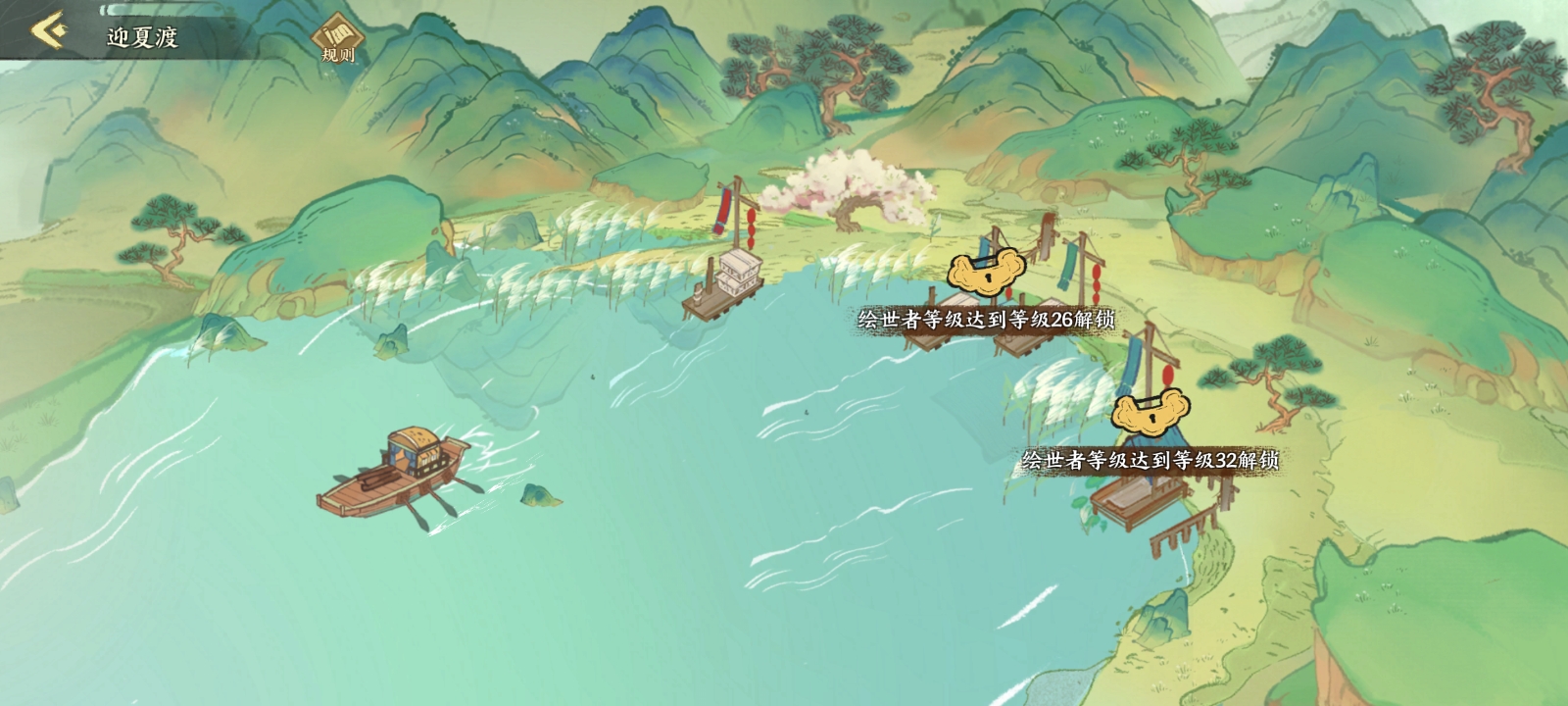
Task: Tap the pink peach blossom tree
Action: pyautogui.click(x=853, y=186)
